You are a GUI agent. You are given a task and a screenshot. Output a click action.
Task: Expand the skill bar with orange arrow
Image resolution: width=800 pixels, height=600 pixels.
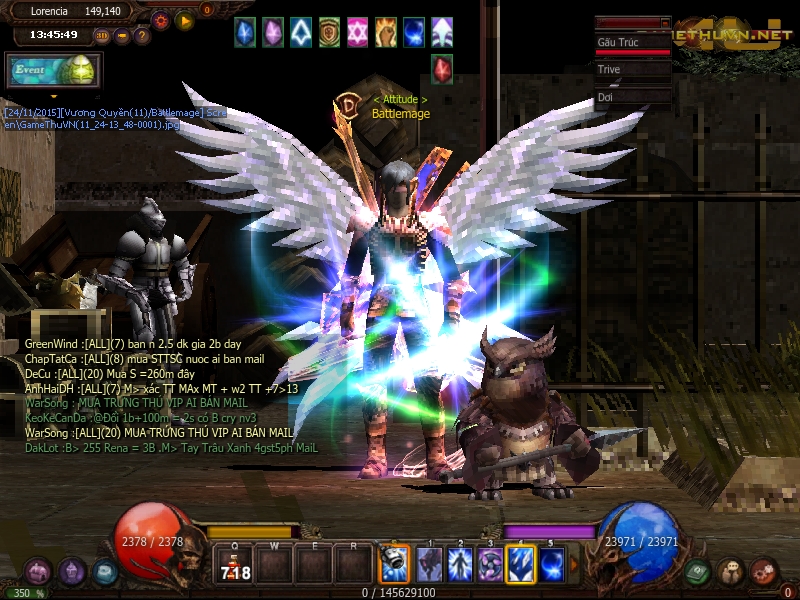click(x=574, y=565)
